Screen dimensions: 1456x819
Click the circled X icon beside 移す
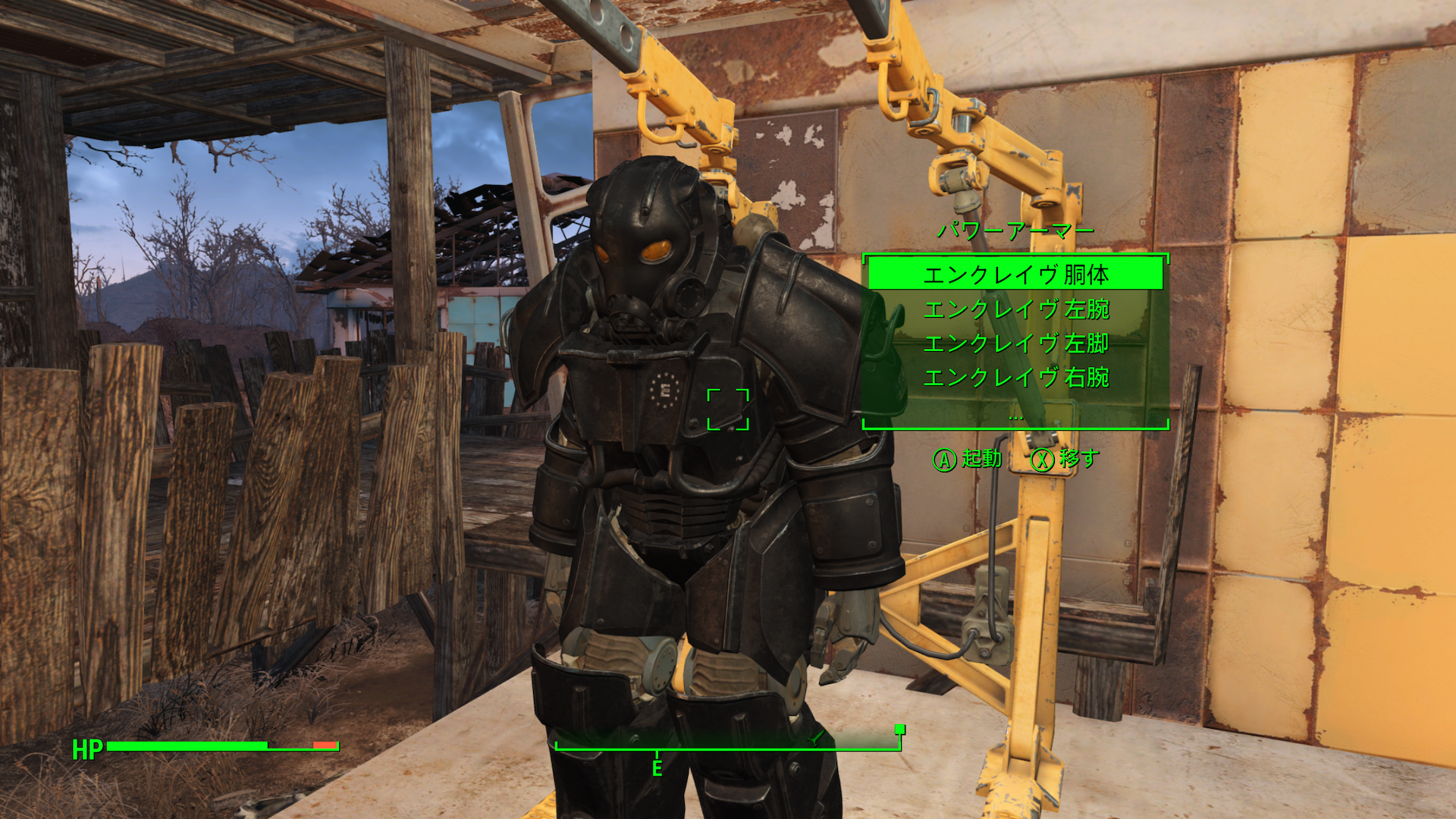click(1044, 458)
